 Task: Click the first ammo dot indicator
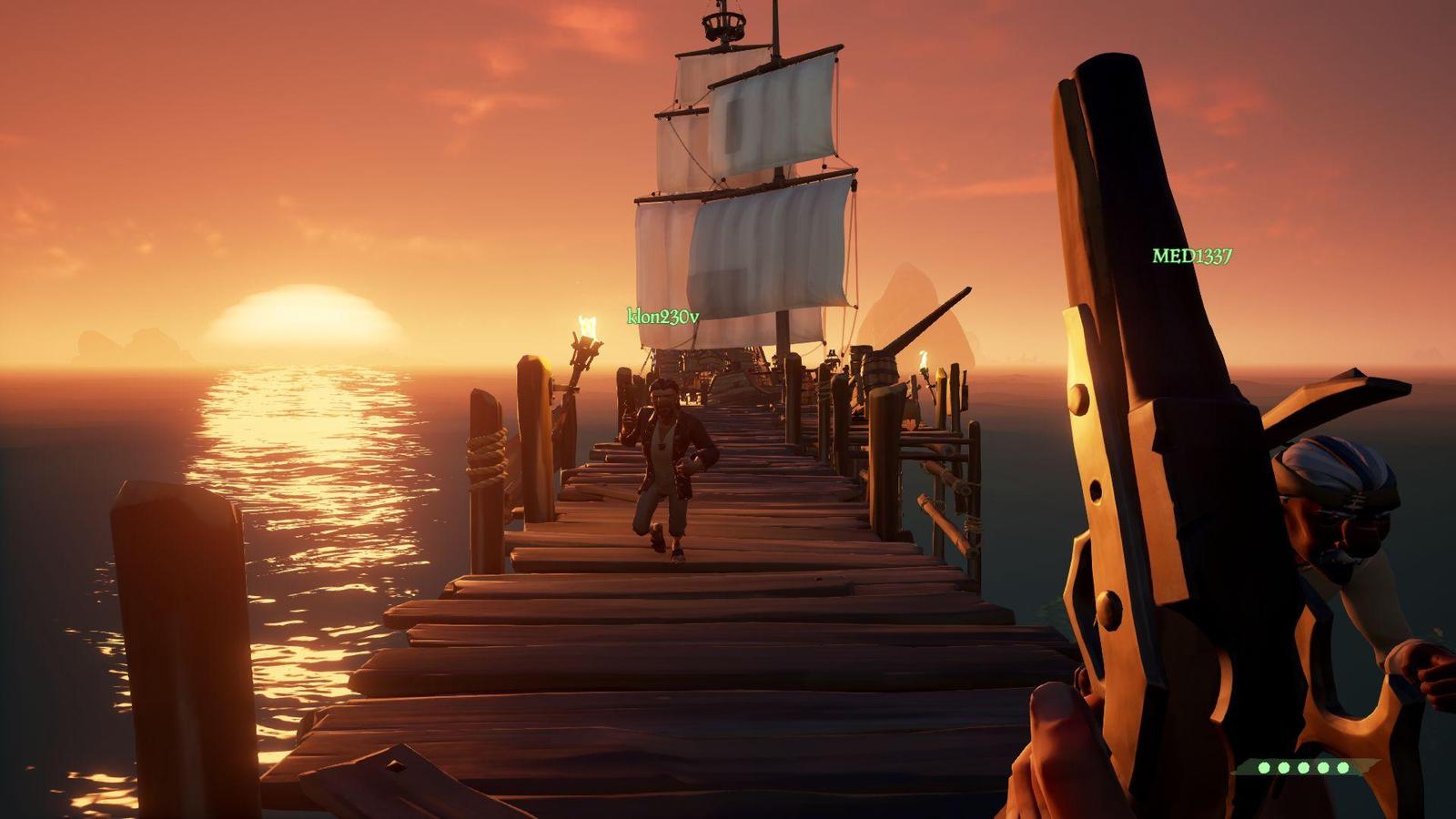point(1264,767)
